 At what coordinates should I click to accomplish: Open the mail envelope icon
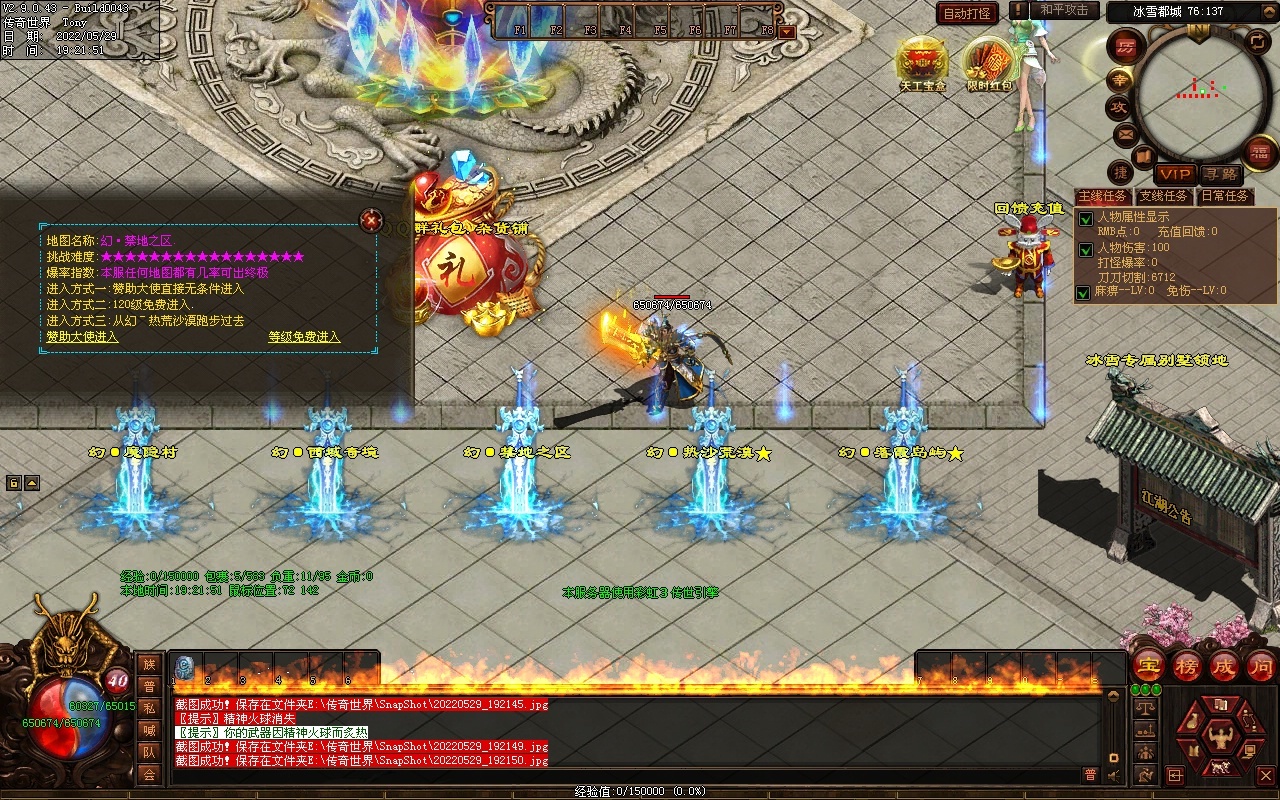1125,134
